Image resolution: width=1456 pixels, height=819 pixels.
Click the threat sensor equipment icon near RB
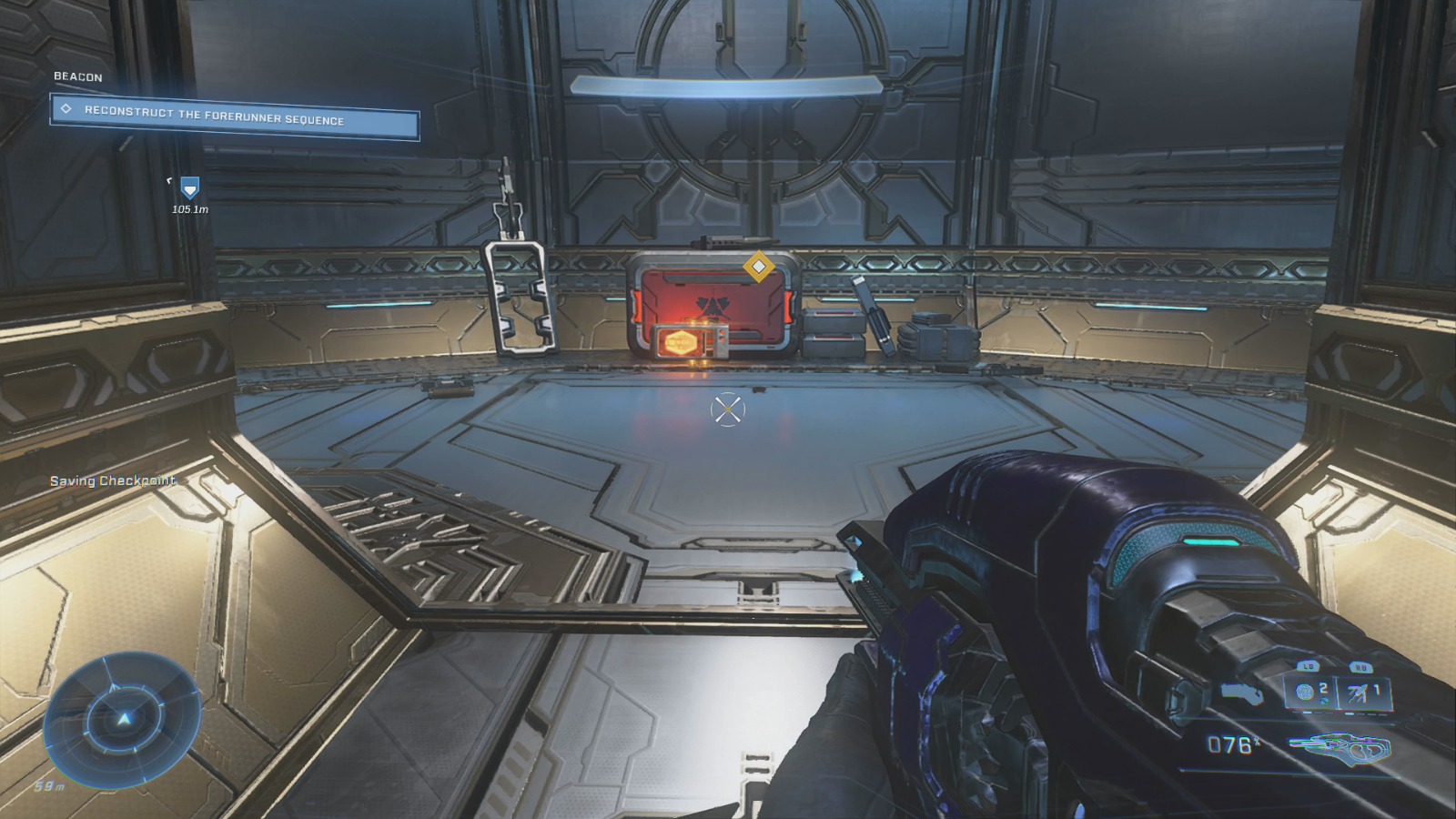click(1357, 692)
